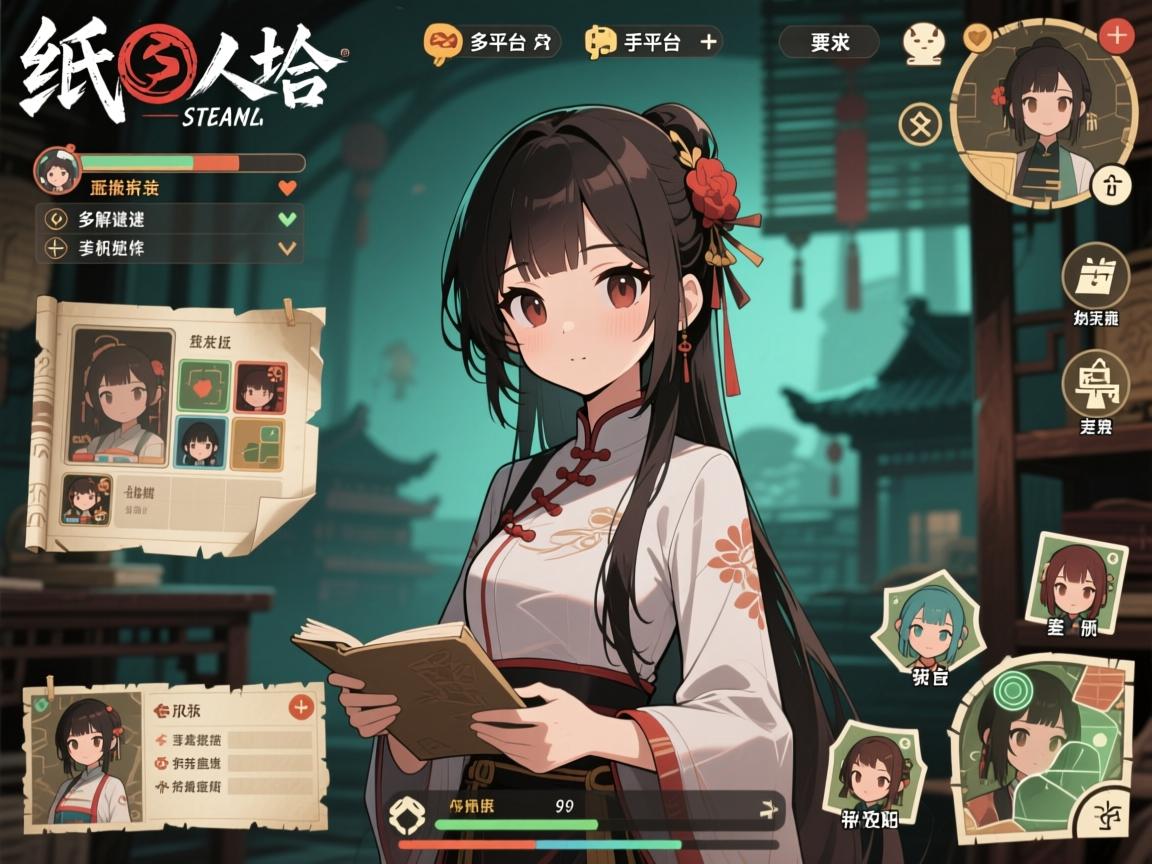Expand the 多解 dropdown row
Screen dimensions: 1152x864
click(168, 219)
